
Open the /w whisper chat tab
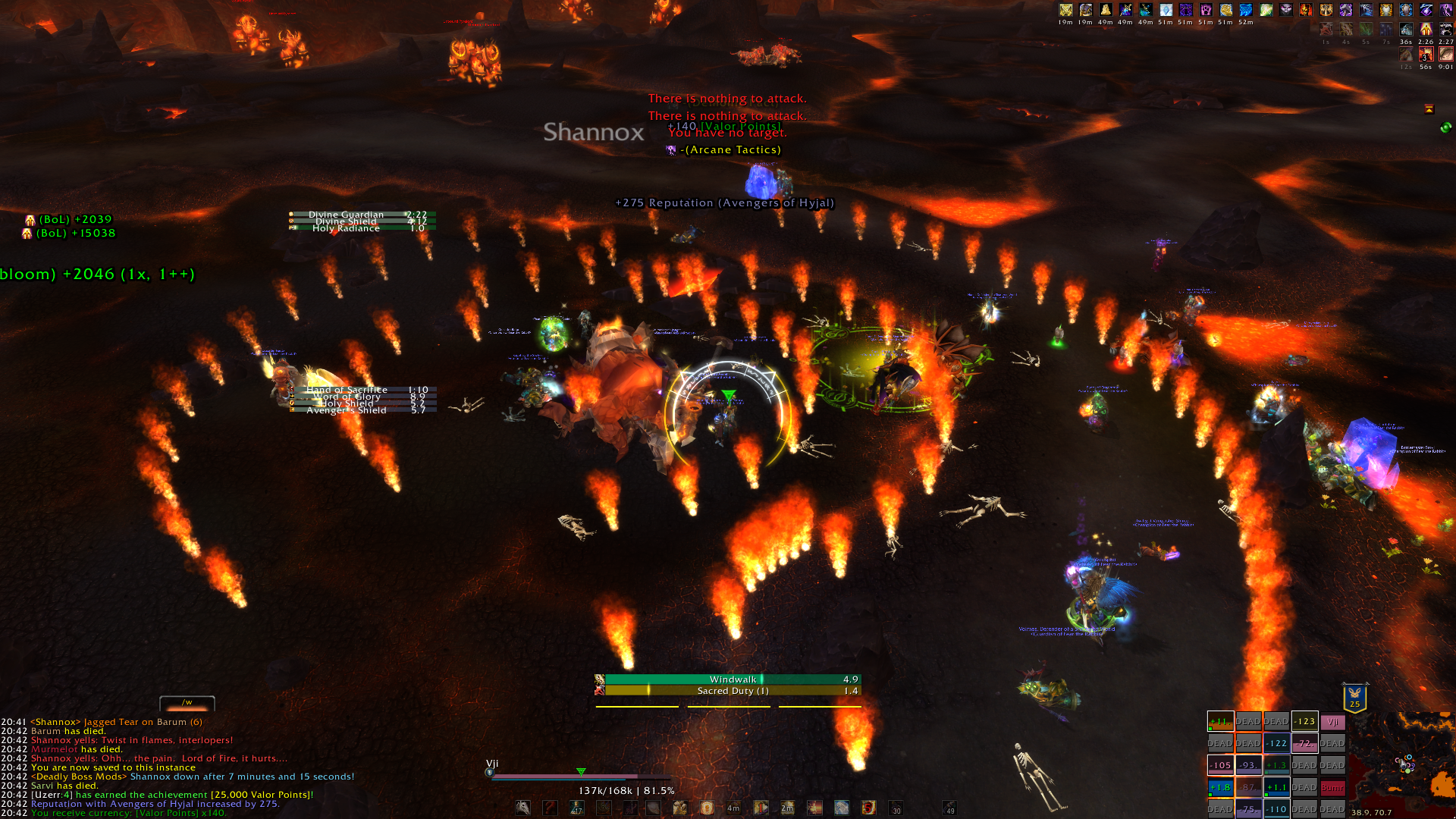click(x=187, y=703)
